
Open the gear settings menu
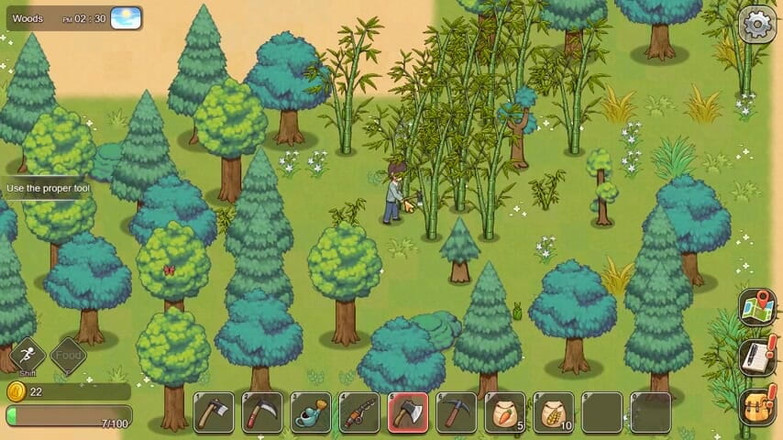point(756,24)
